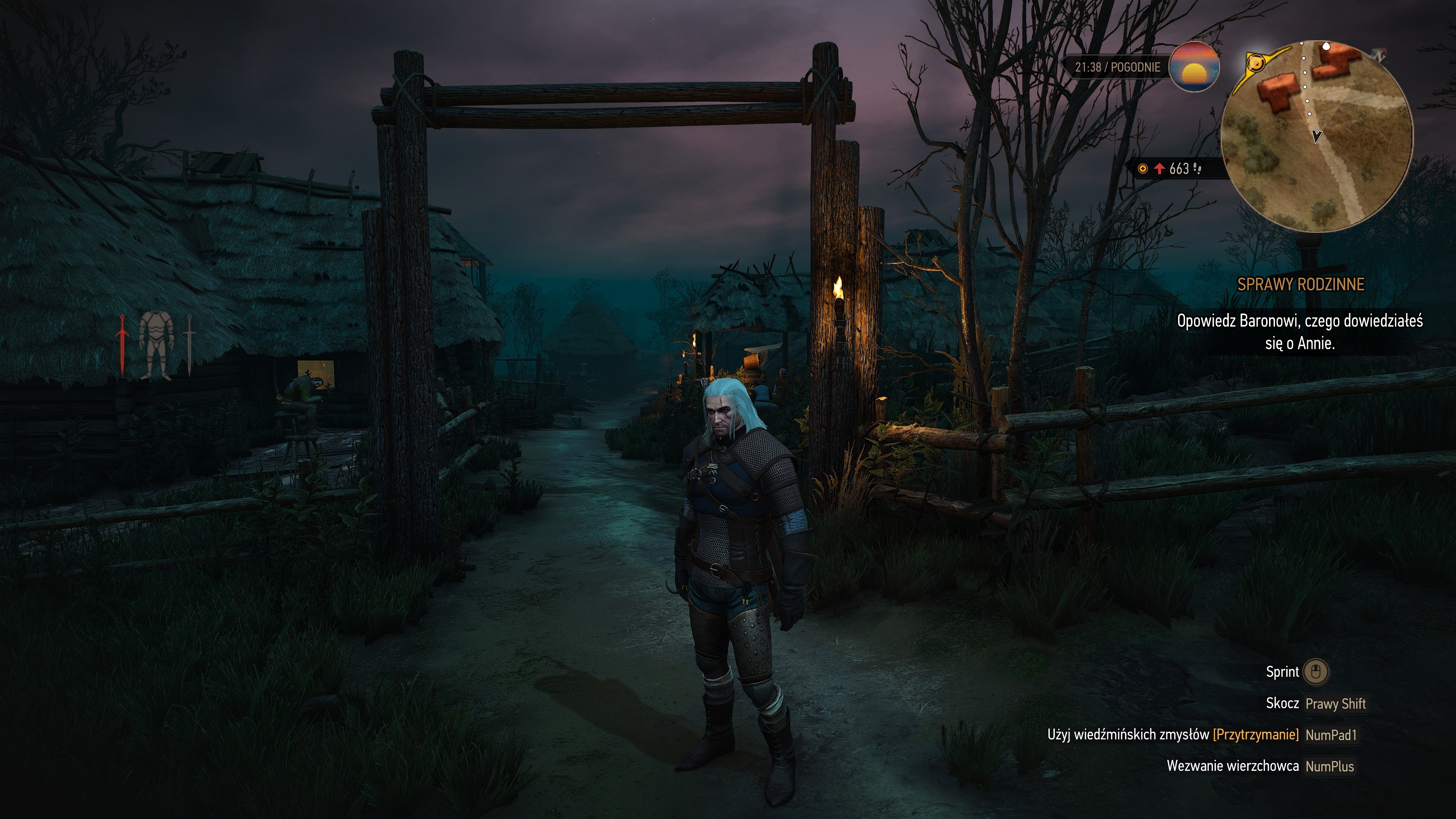Click the armor durability figure icon
Screen dimensions: 1456x819
point(154,345)
